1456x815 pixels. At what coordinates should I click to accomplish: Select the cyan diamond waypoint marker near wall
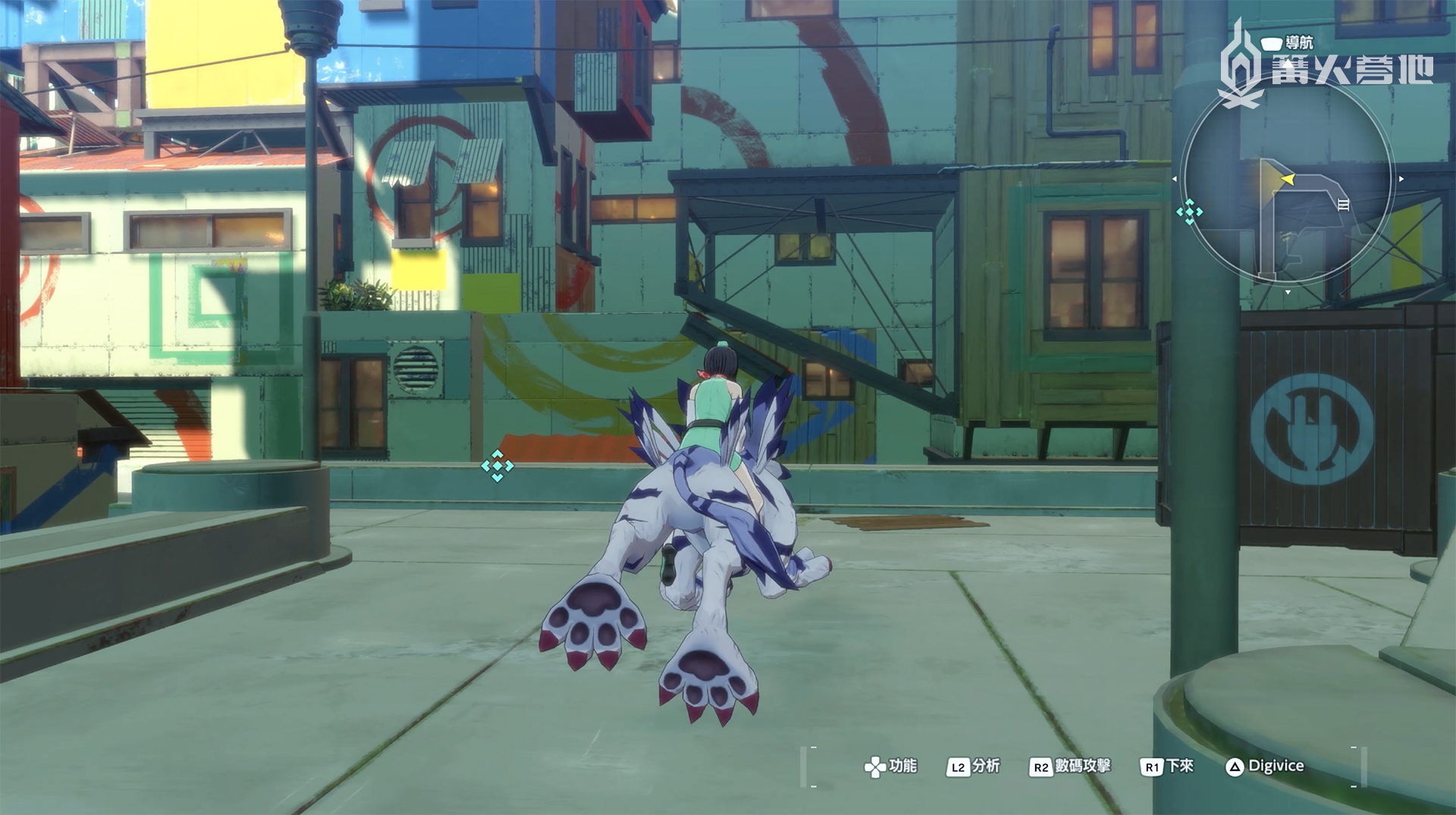(497, 465)
